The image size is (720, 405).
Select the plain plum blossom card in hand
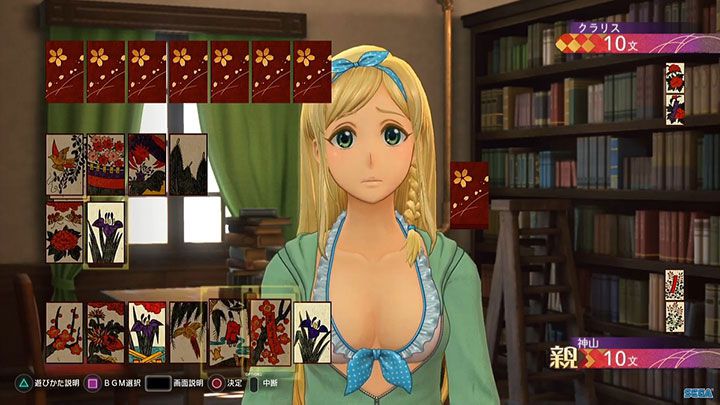[x=64, y=331]
